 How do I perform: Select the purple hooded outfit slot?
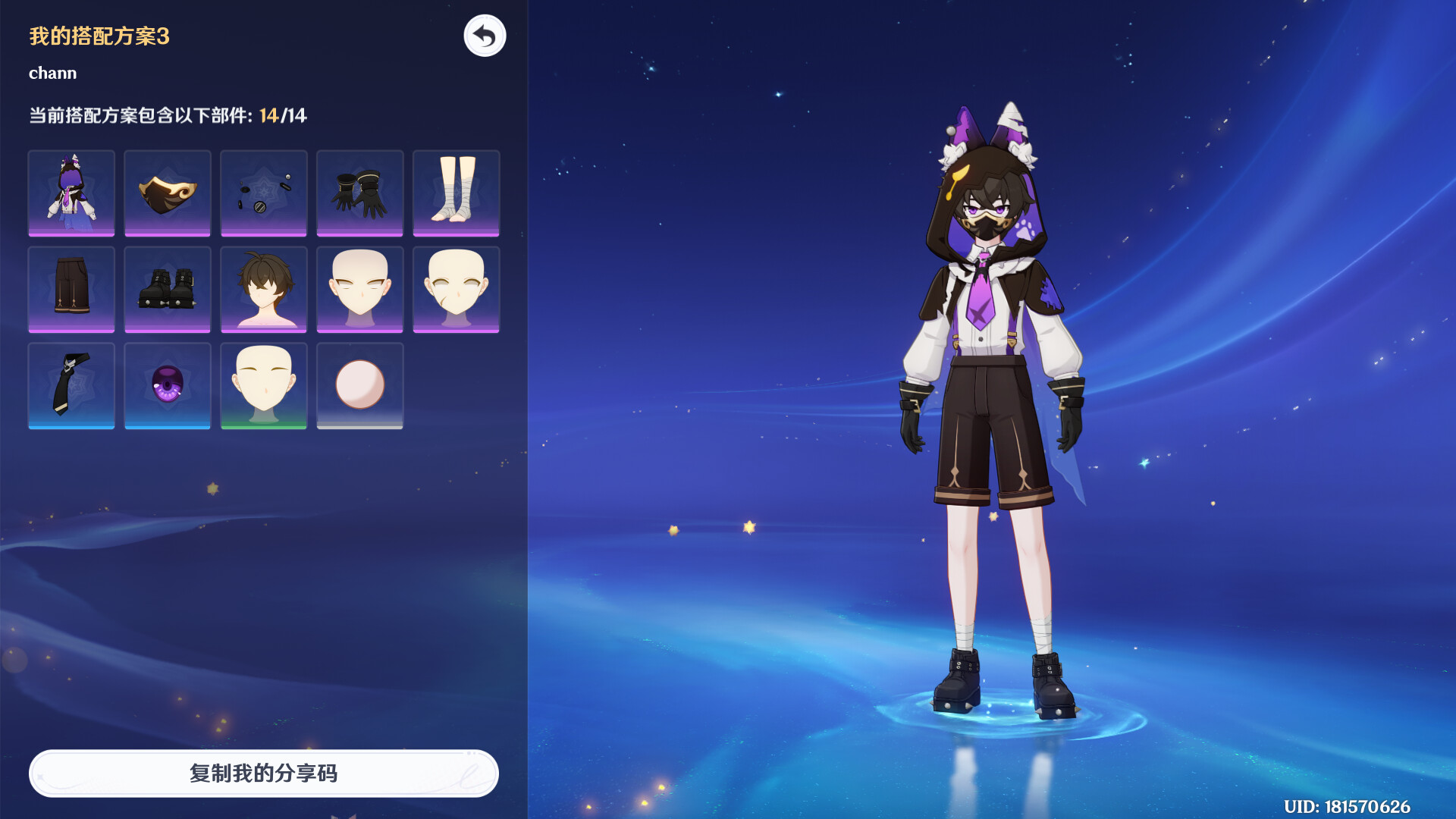point(71,193)
